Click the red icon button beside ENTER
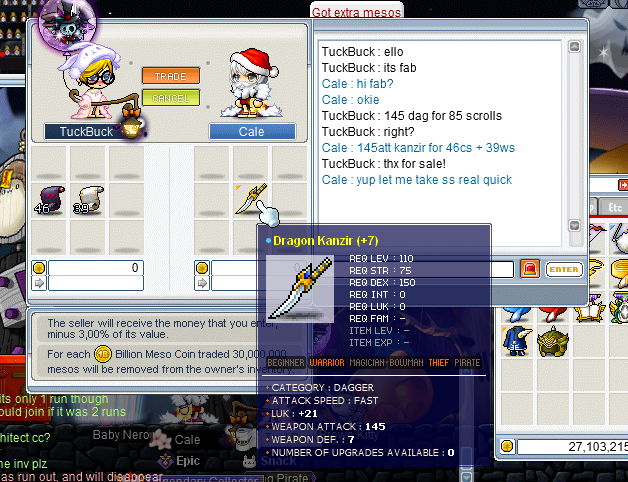Screen dimensions: 628x482 [530, 269]
